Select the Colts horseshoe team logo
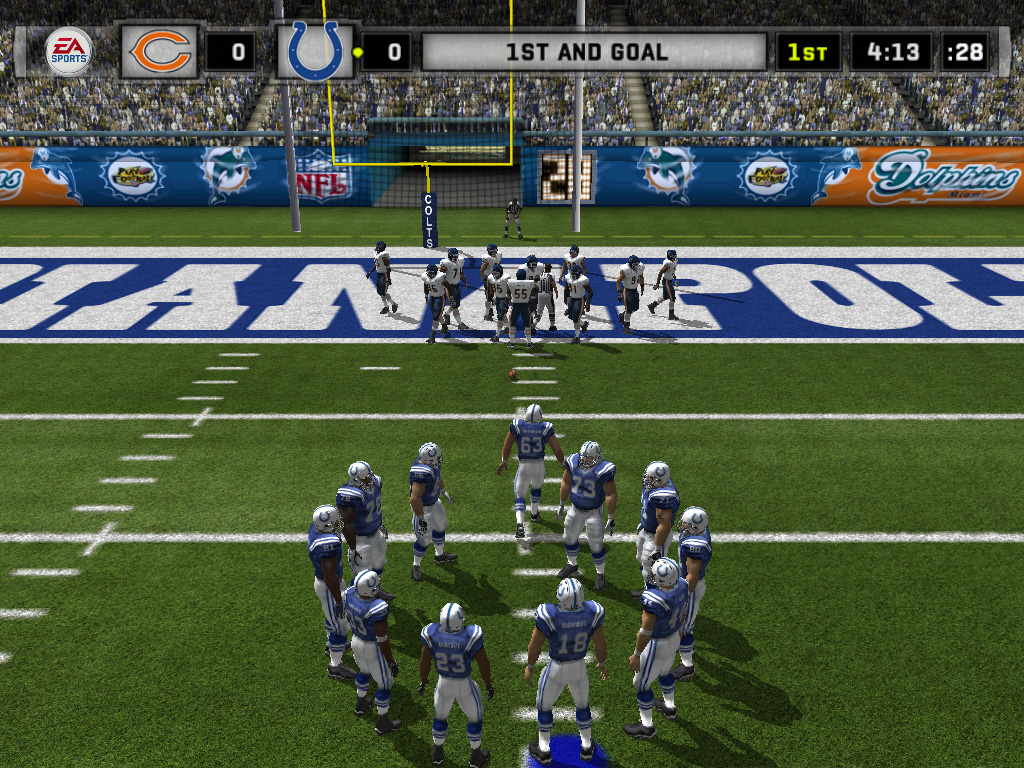This screenshot has height=768, width=1024. (314, 52)
